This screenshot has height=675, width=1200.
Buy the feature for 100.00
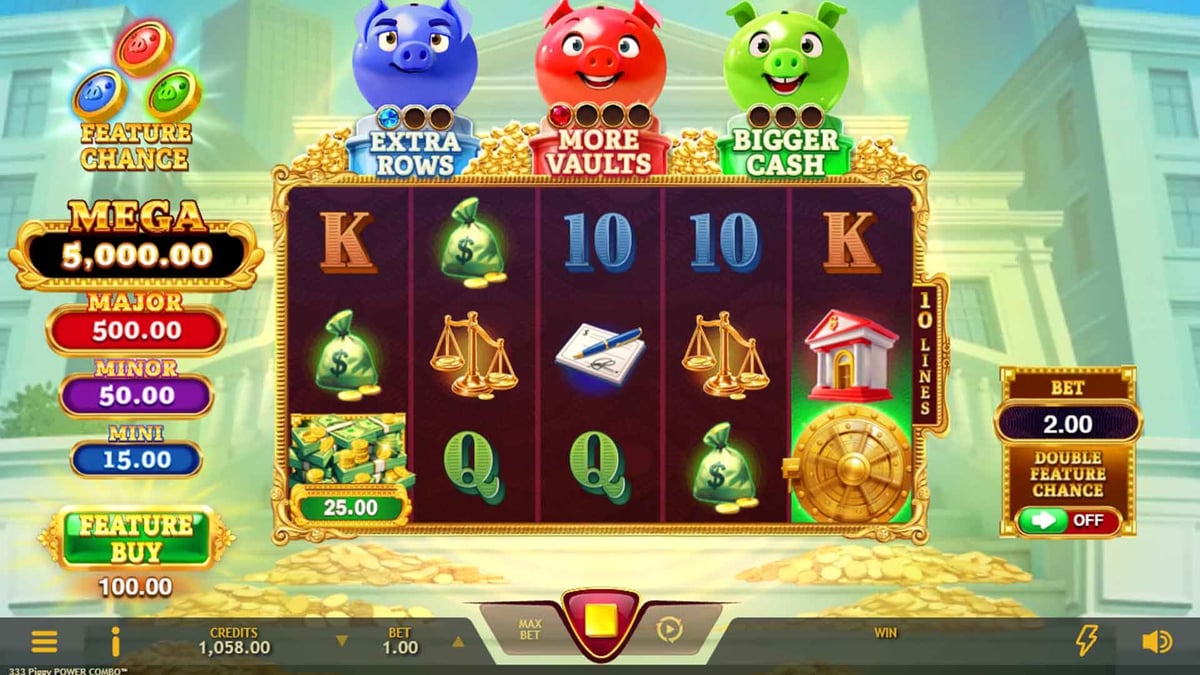(137, 537)
